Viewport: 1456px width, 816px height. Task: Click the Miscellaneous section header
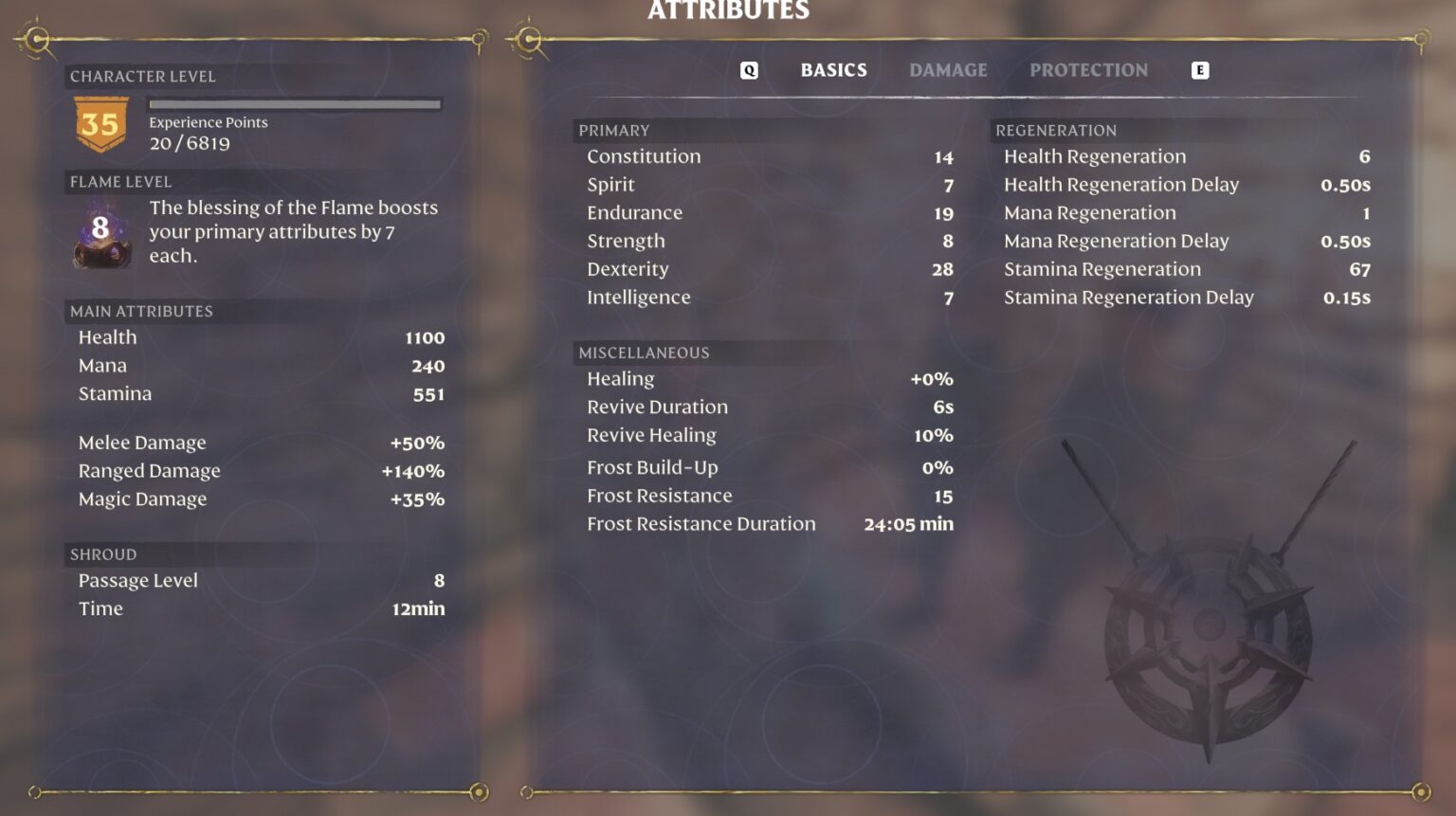(x=644, y=353)
